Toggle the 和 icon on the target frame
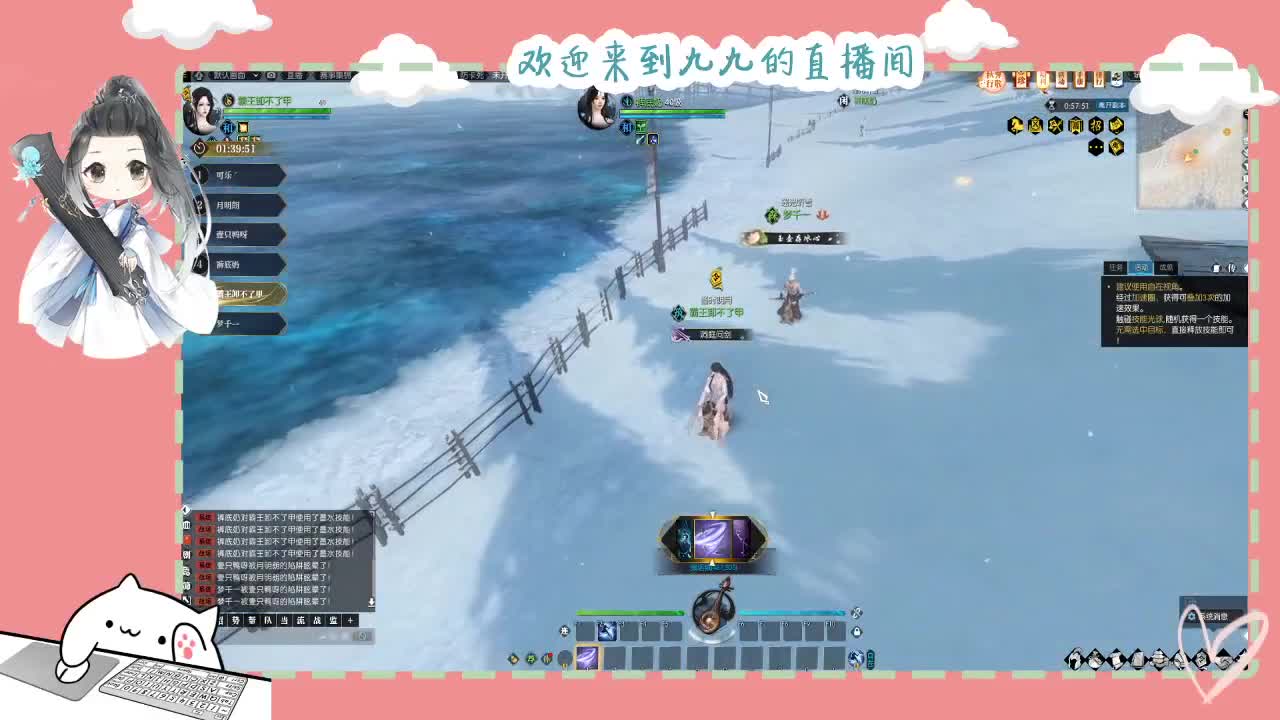Viewport: 1280px width, 720px height. 626,128
